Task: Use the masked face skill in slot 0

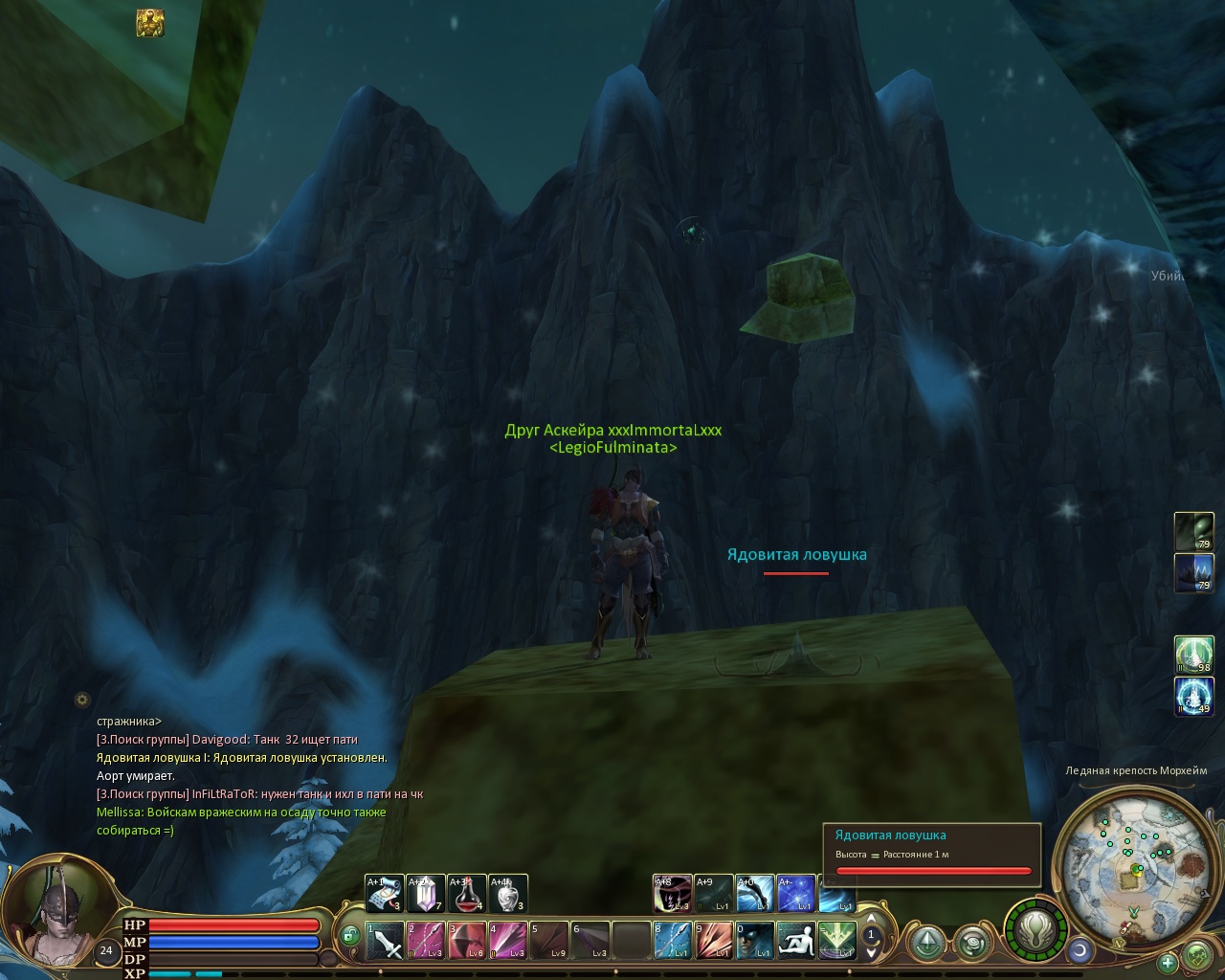Action: 754,940
